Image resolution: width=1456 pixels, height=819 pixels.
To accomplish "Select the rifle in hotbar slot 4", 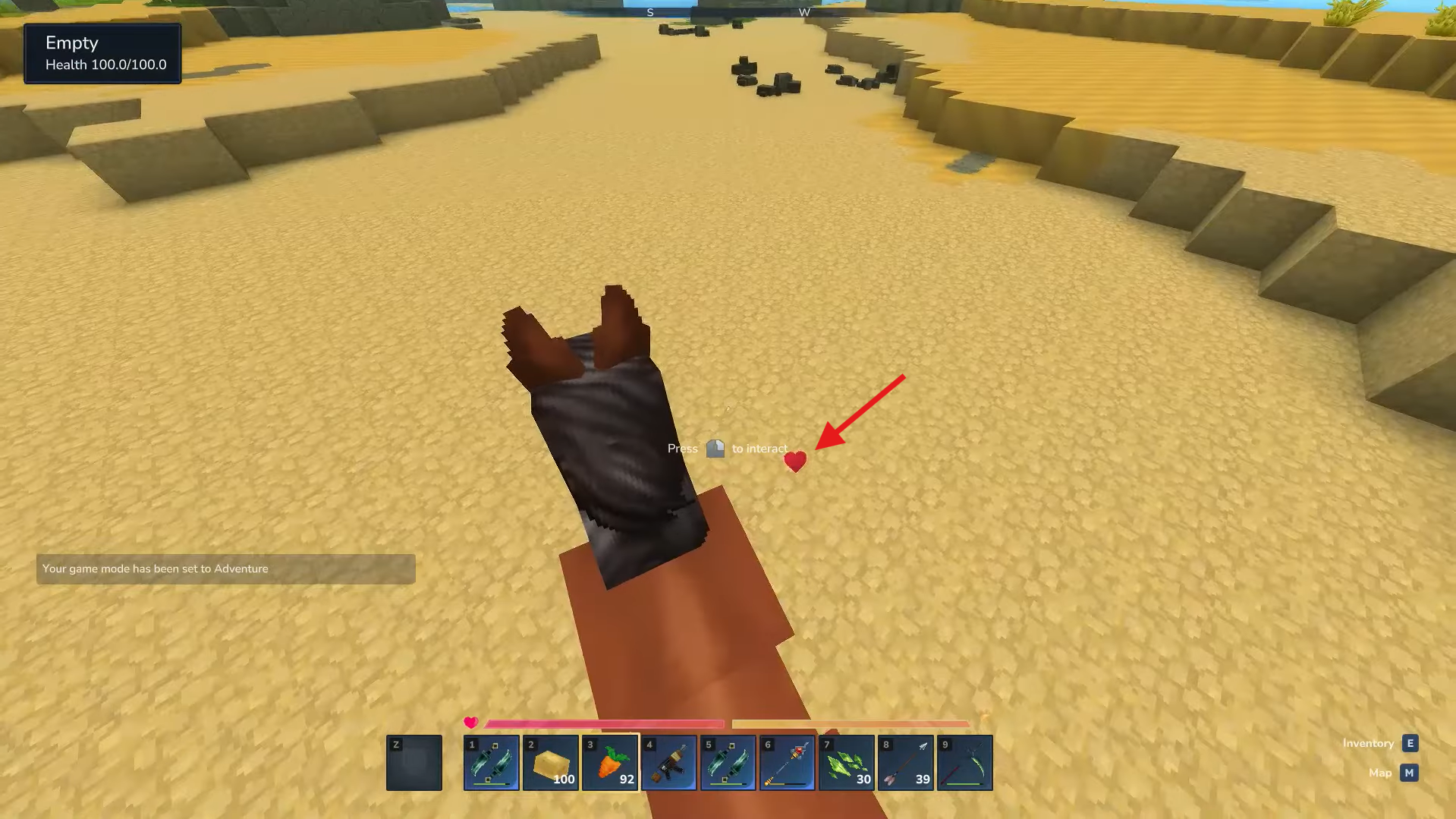I will [x=668, y=762].
